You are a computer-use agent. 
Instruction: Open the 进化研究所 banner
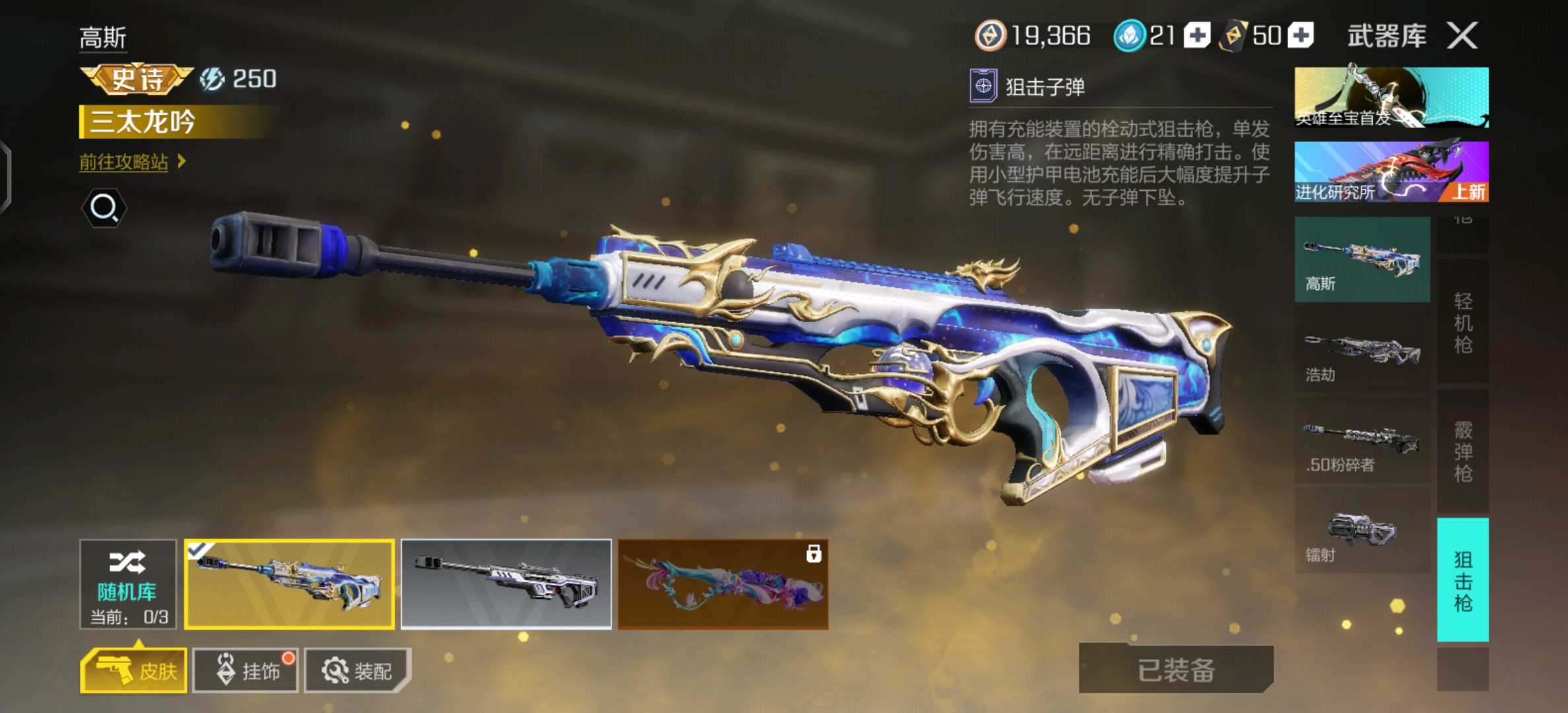pos(1391,172)
